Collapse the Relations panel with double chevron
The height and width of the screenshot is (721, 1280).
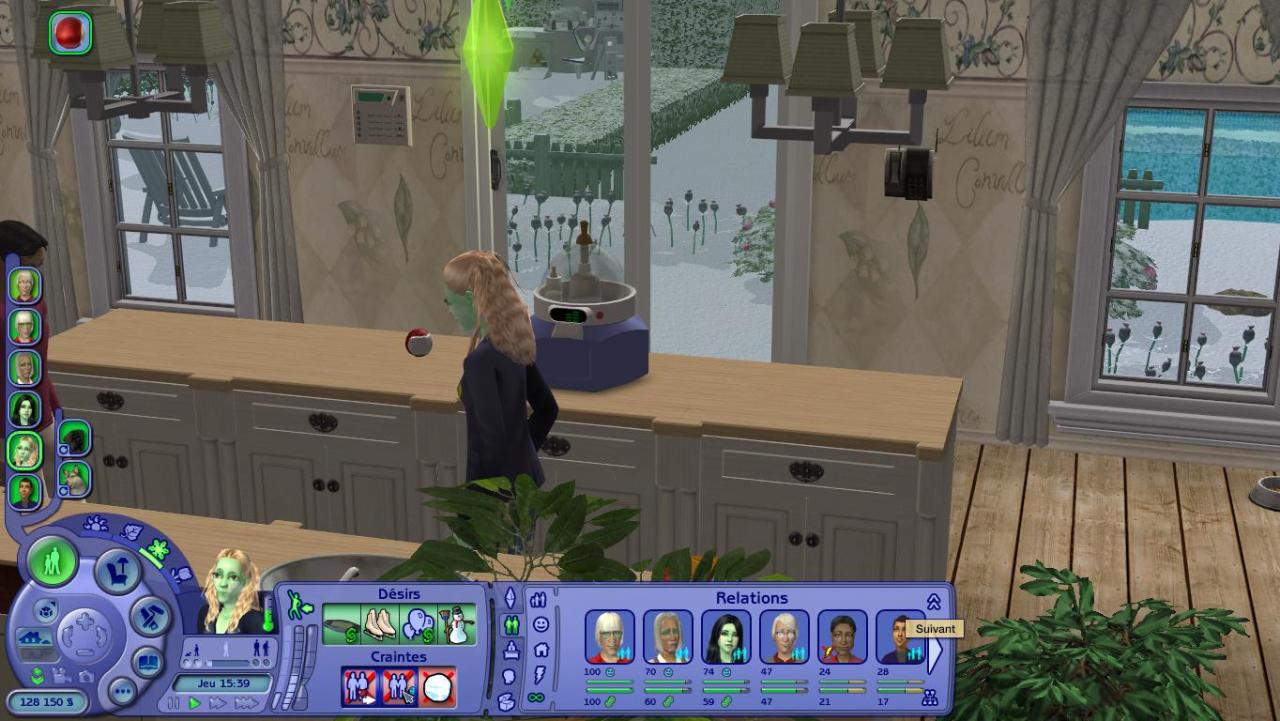(933, 601)
